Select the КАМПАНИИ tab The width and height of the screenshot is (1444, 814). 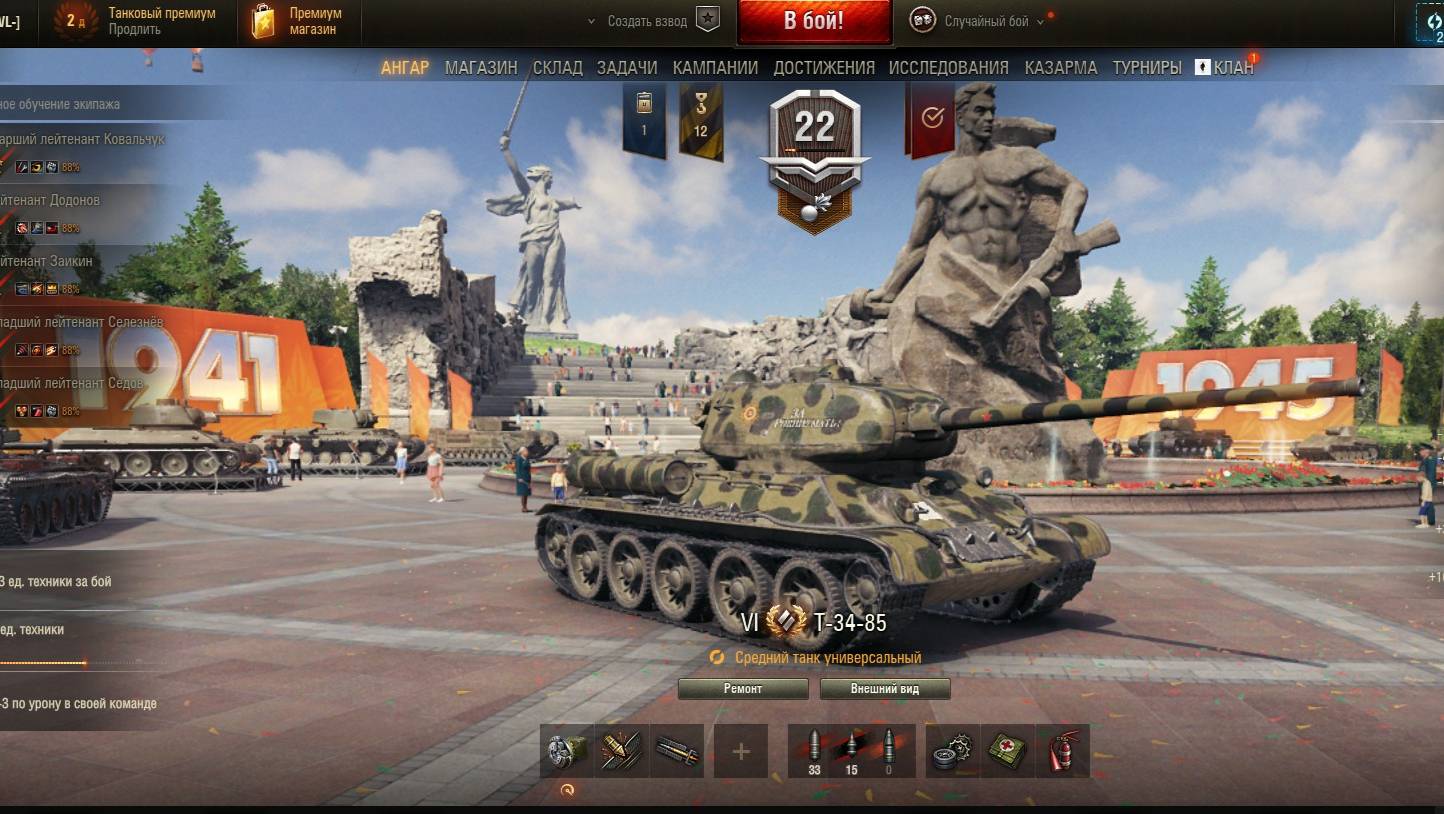click(715, 68)
